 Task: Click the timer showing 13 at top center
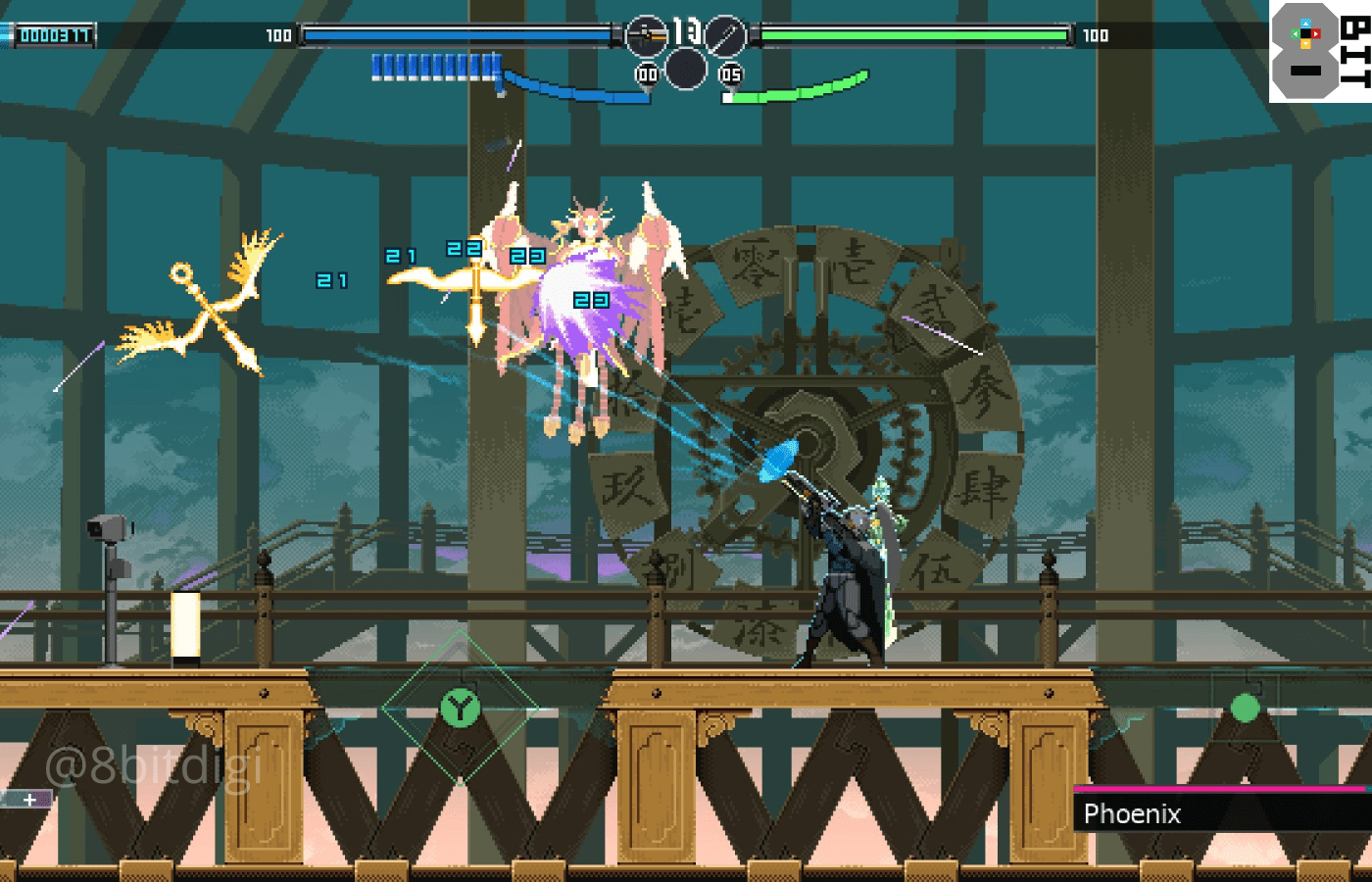[686, 29]
